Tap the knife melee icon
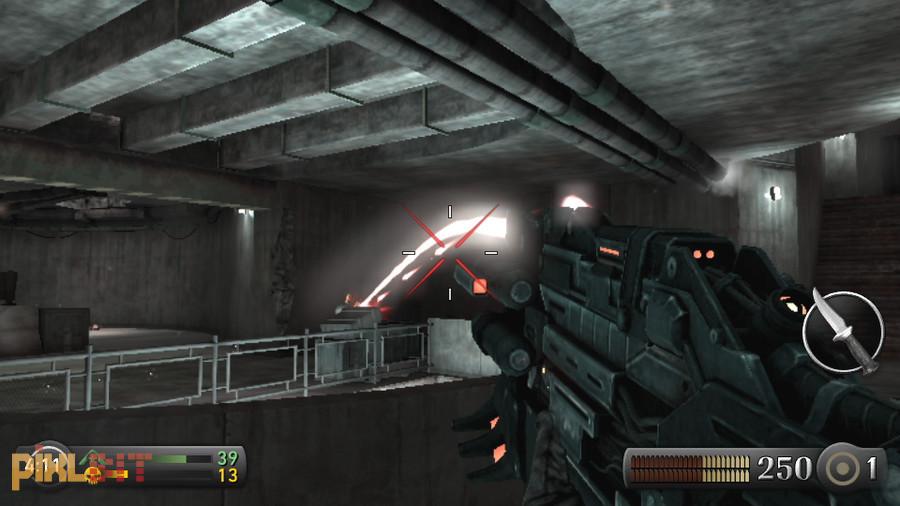 pyautogui.click(x=843, y=331)
